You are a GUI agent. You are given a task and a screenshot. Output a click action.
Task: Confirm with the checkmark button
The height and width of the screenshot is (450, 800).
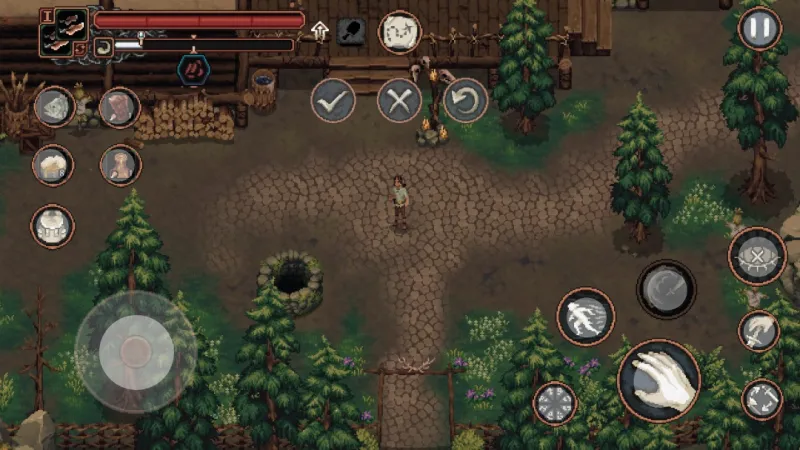332,100
